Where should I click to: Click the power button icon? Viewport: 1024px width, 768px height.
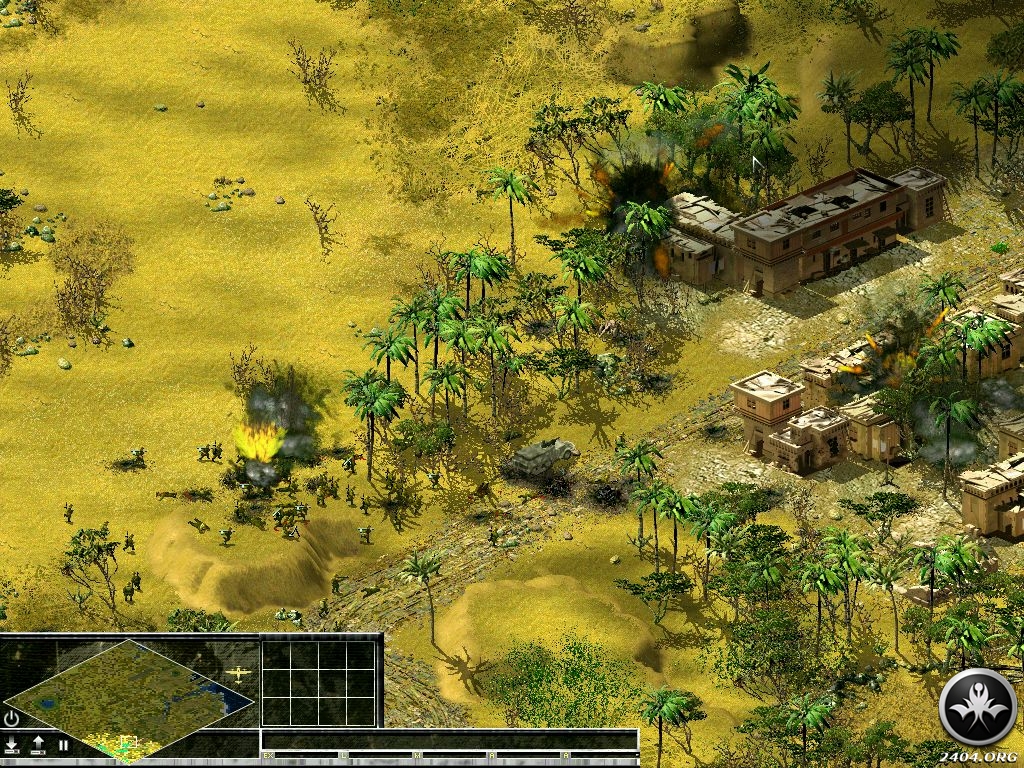pyautogui.click(x=11, y=718)
